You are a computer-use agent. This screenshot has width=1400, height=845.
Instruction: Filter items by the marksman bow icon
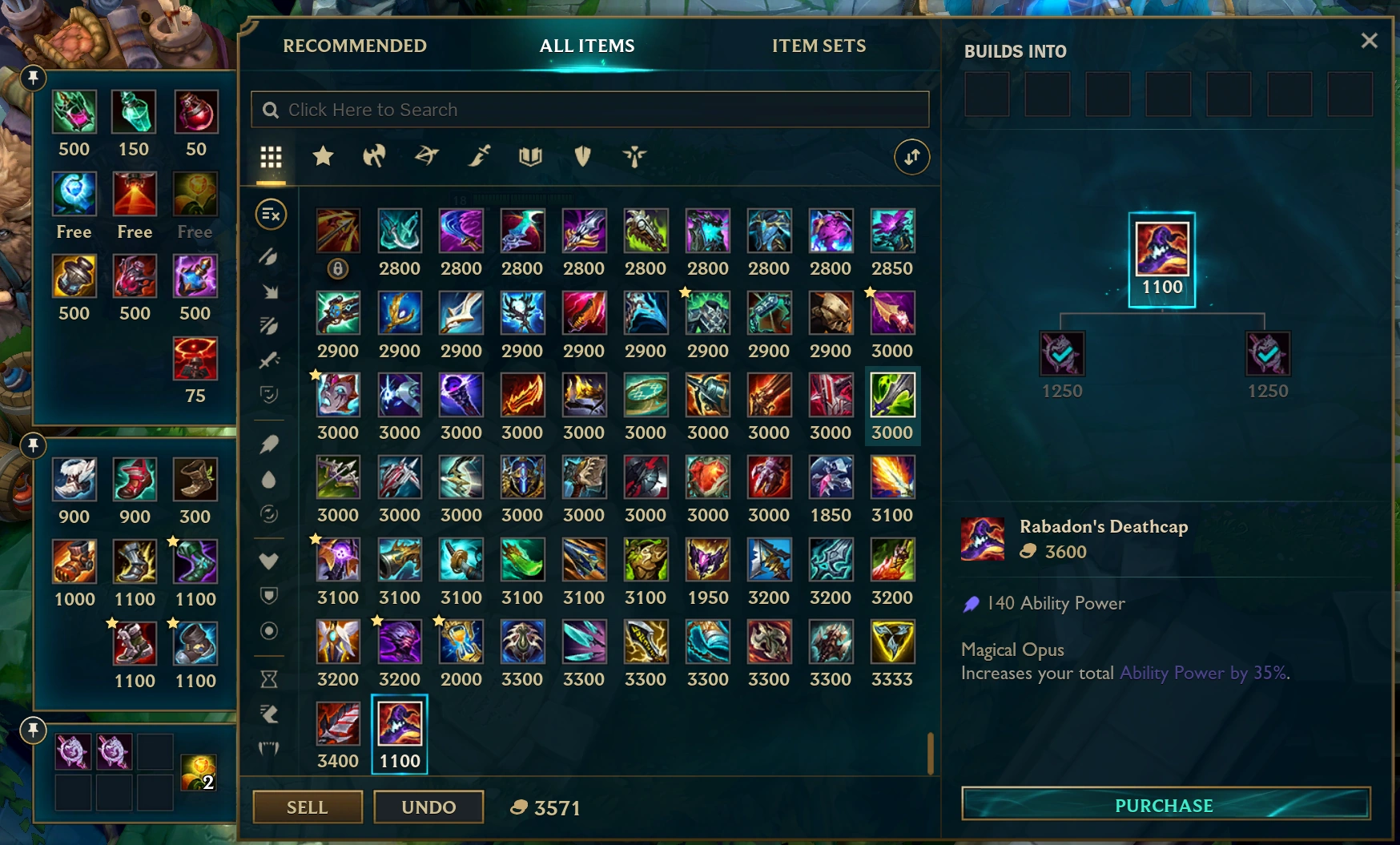tap(427, 157)
